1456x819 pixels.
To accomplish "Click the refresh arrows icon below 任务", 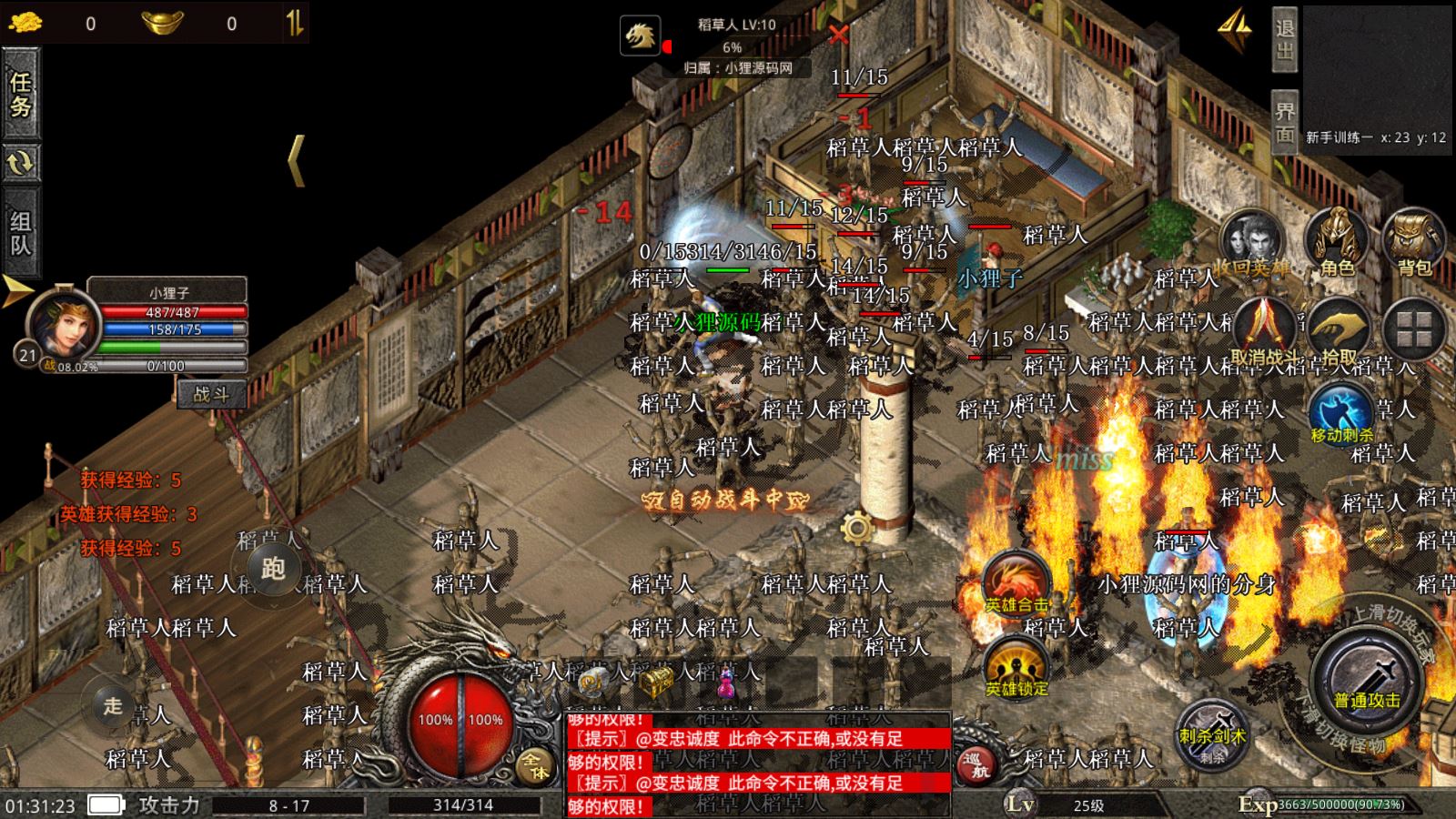I will [20, 163].
